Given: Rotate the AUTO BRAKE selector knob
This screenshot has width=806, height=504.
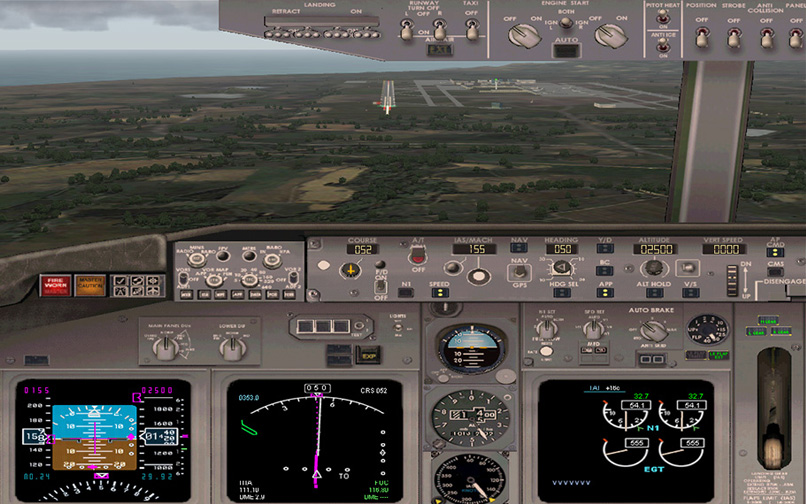Looking at the screenshot, I should coord(652,332).
